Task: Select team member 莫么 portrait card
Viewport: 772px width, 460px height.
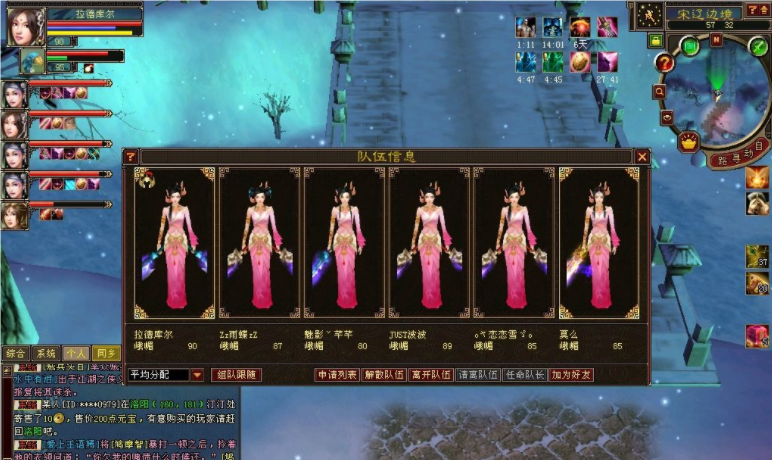Action: (x=599, y=243)
